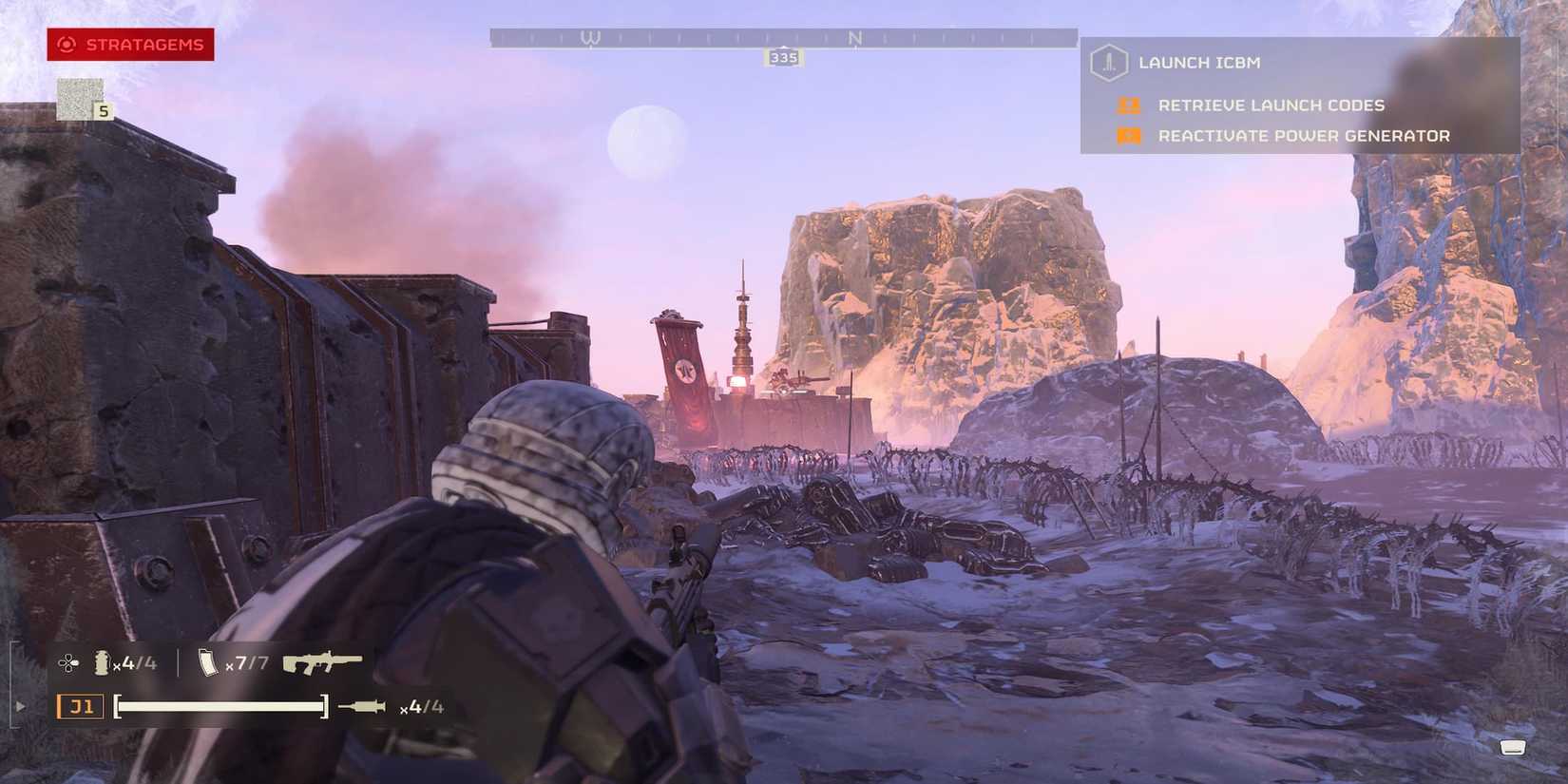1568x784 pixels.
Task: Click the Retrieve Launch Codes text
Action: [1270, 105]
